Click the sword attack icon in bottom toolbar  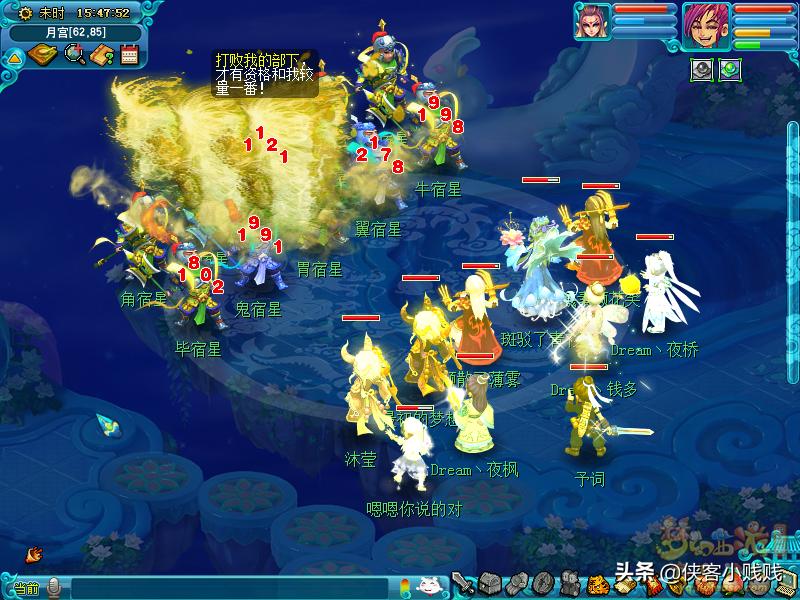pyautogui.click(x=462, y=584)
